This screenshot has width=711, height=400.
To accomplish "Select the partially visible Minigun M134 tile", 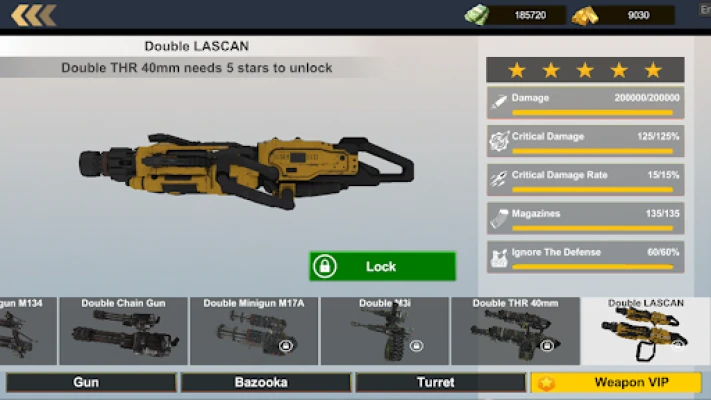I will 27,331.
